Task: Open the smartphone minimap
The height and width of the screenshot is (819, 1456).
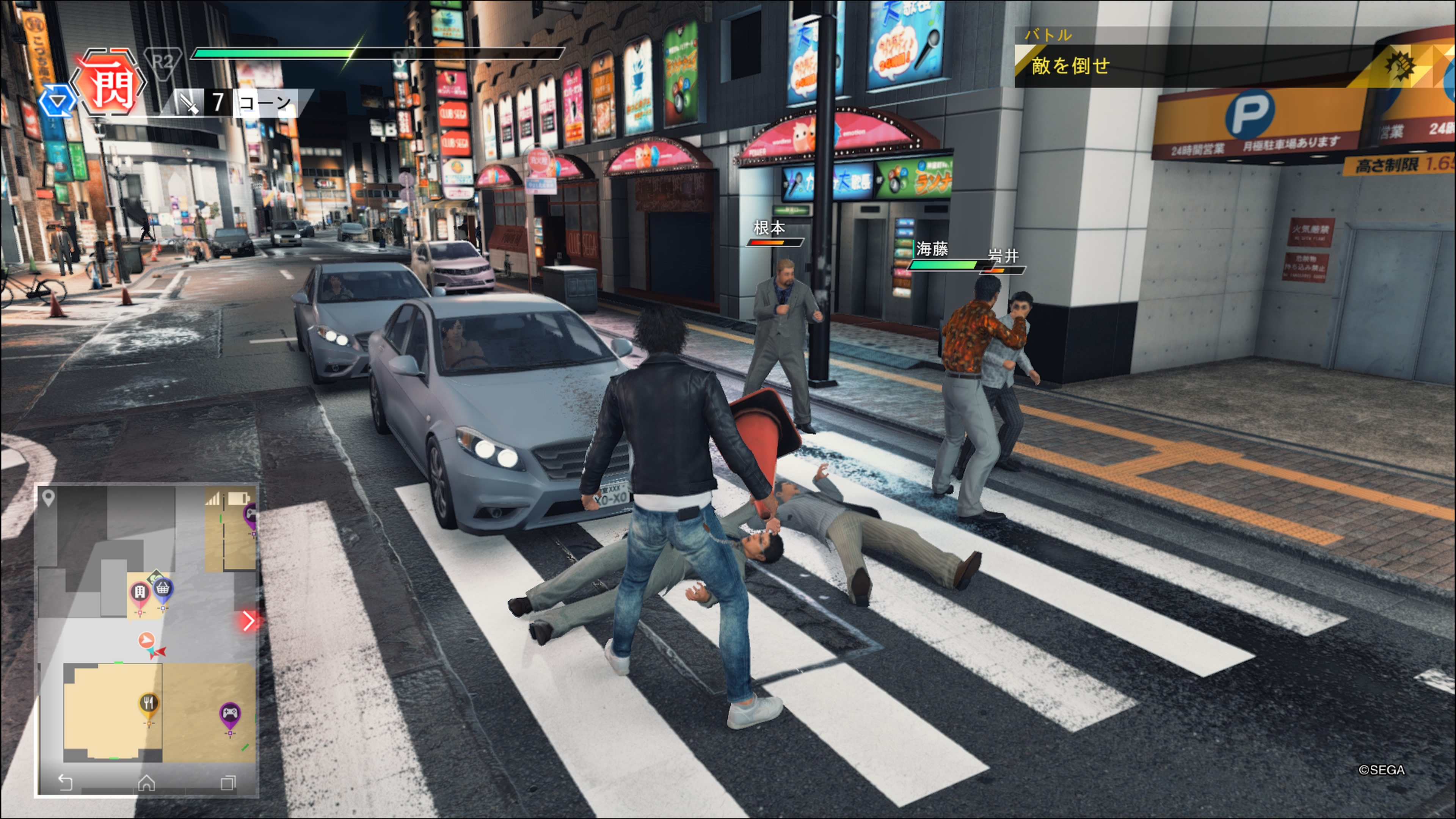Action: 147,639
